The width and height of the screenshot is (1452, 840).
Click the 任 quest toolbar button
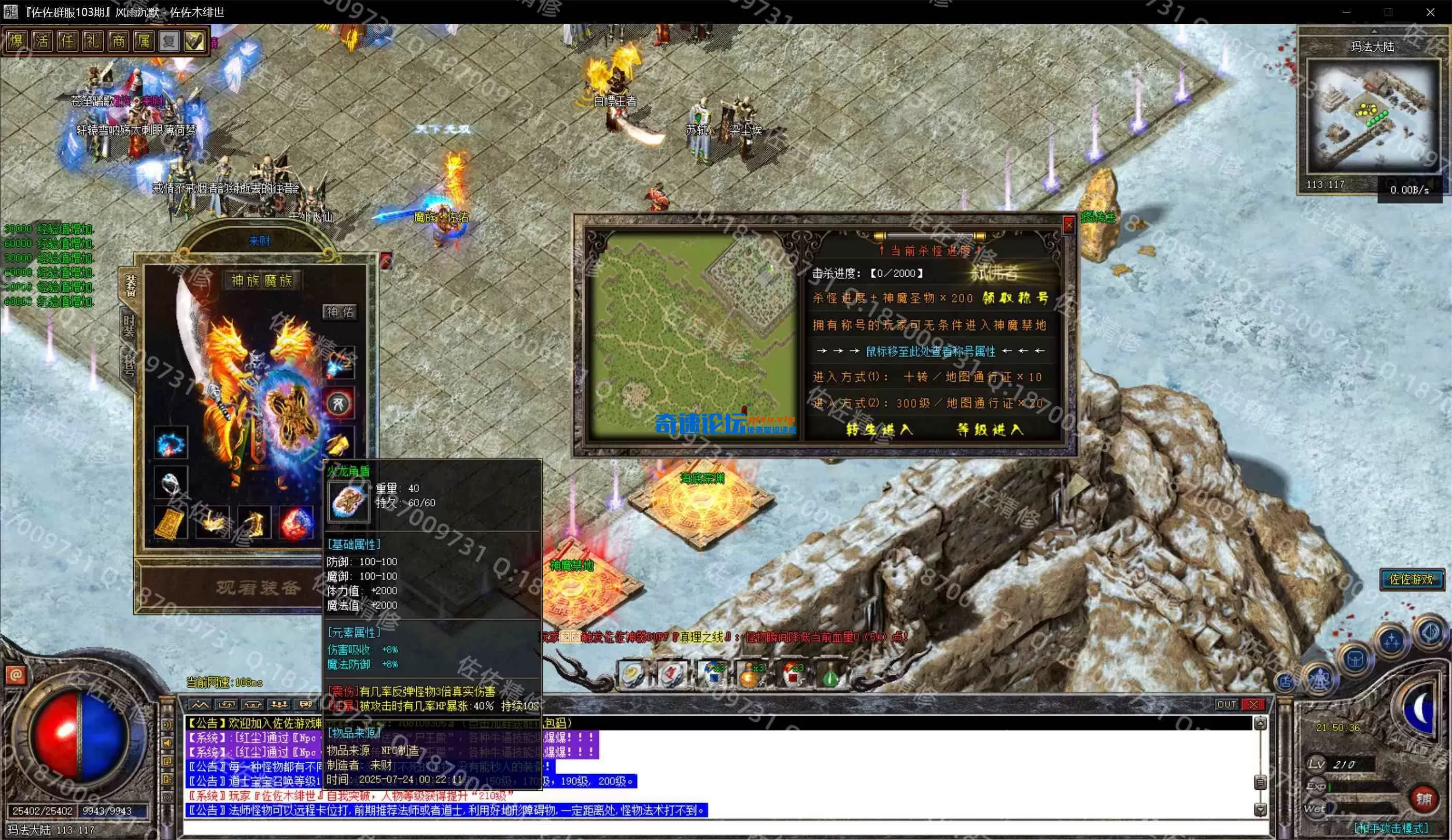[68, 41]
